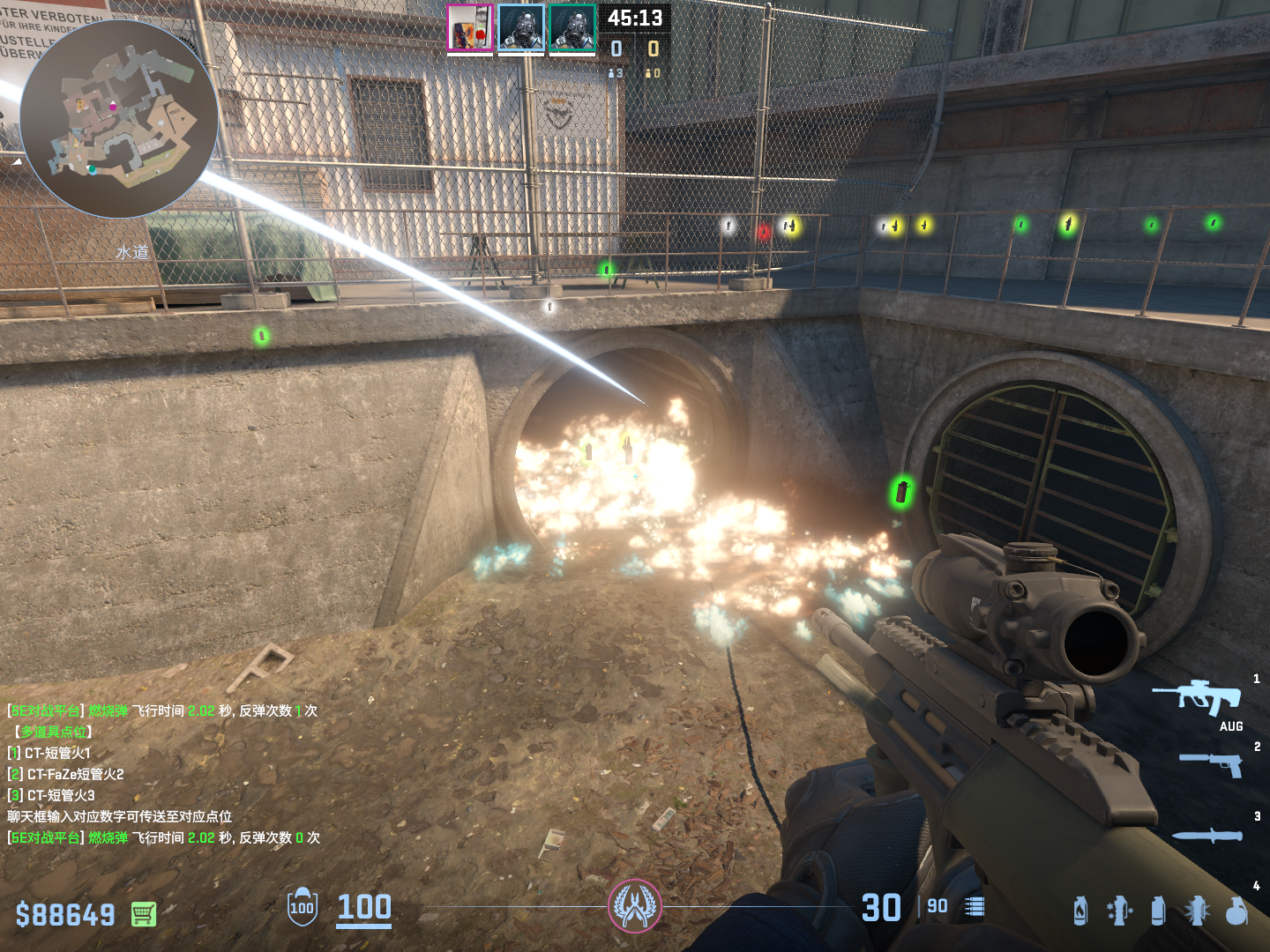Select the light-blue-framed player avatar

tap(520, 28)
